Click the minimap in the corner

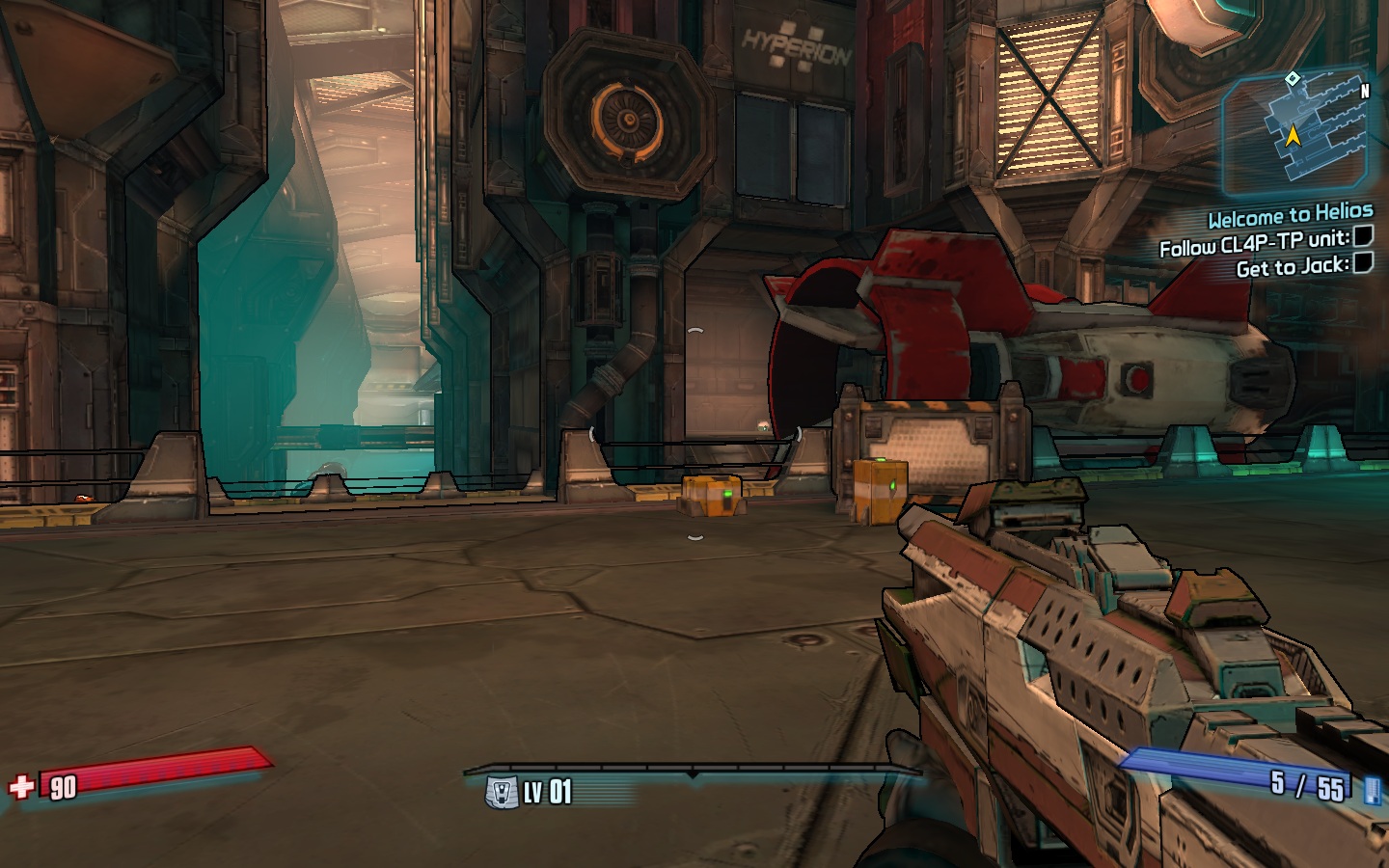pyautogui.click(x=1296, y=133)
